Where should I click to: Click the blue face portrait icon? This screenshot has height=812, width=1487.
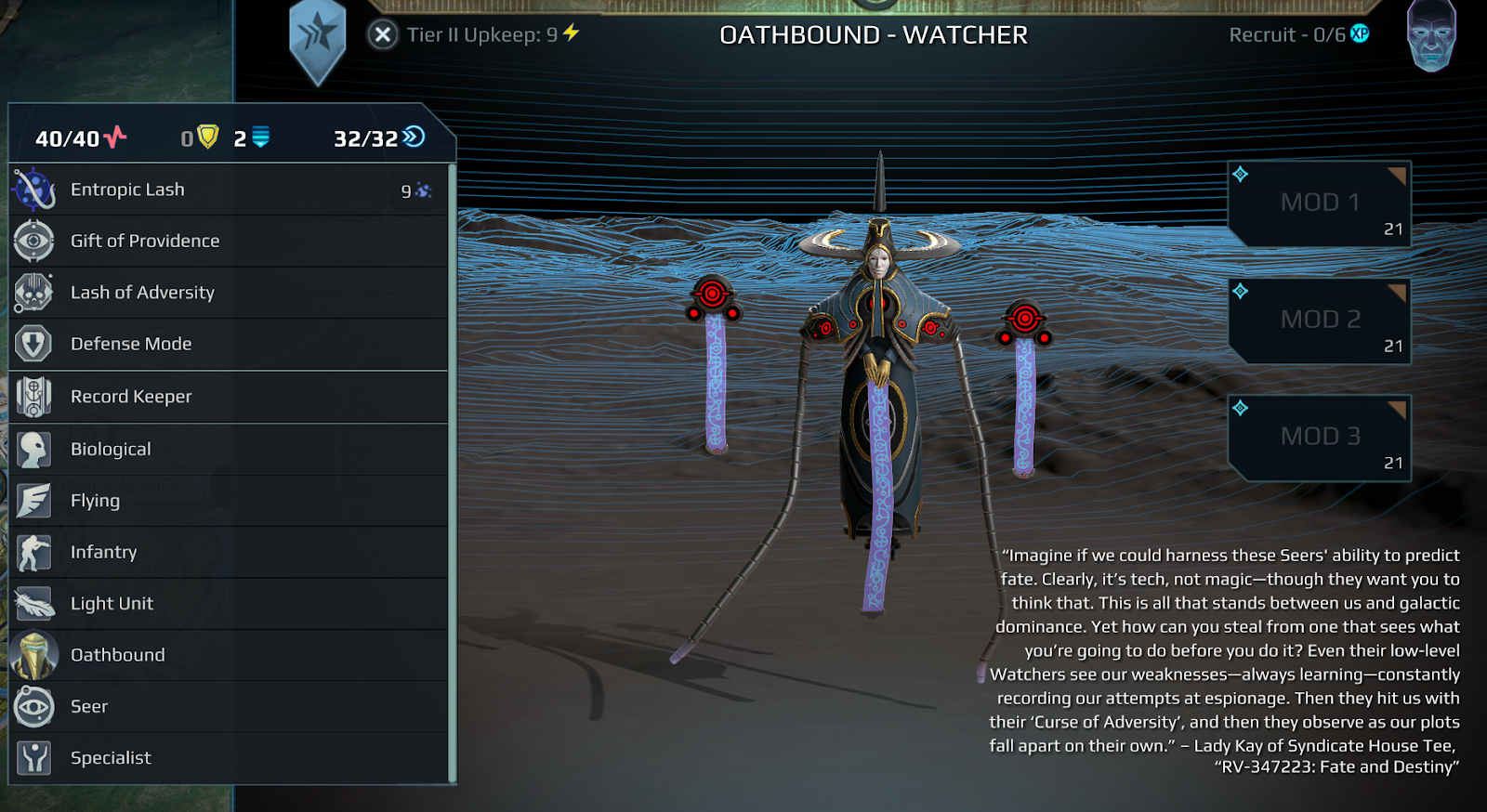coord(1431,37)
